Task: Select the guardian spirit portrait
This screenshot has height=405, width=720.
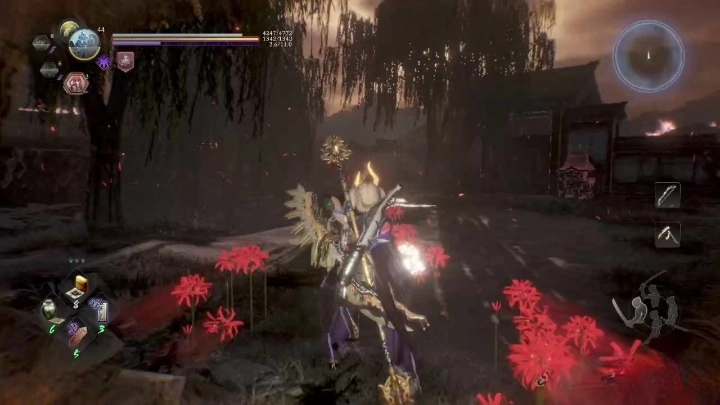Action: 84,44
